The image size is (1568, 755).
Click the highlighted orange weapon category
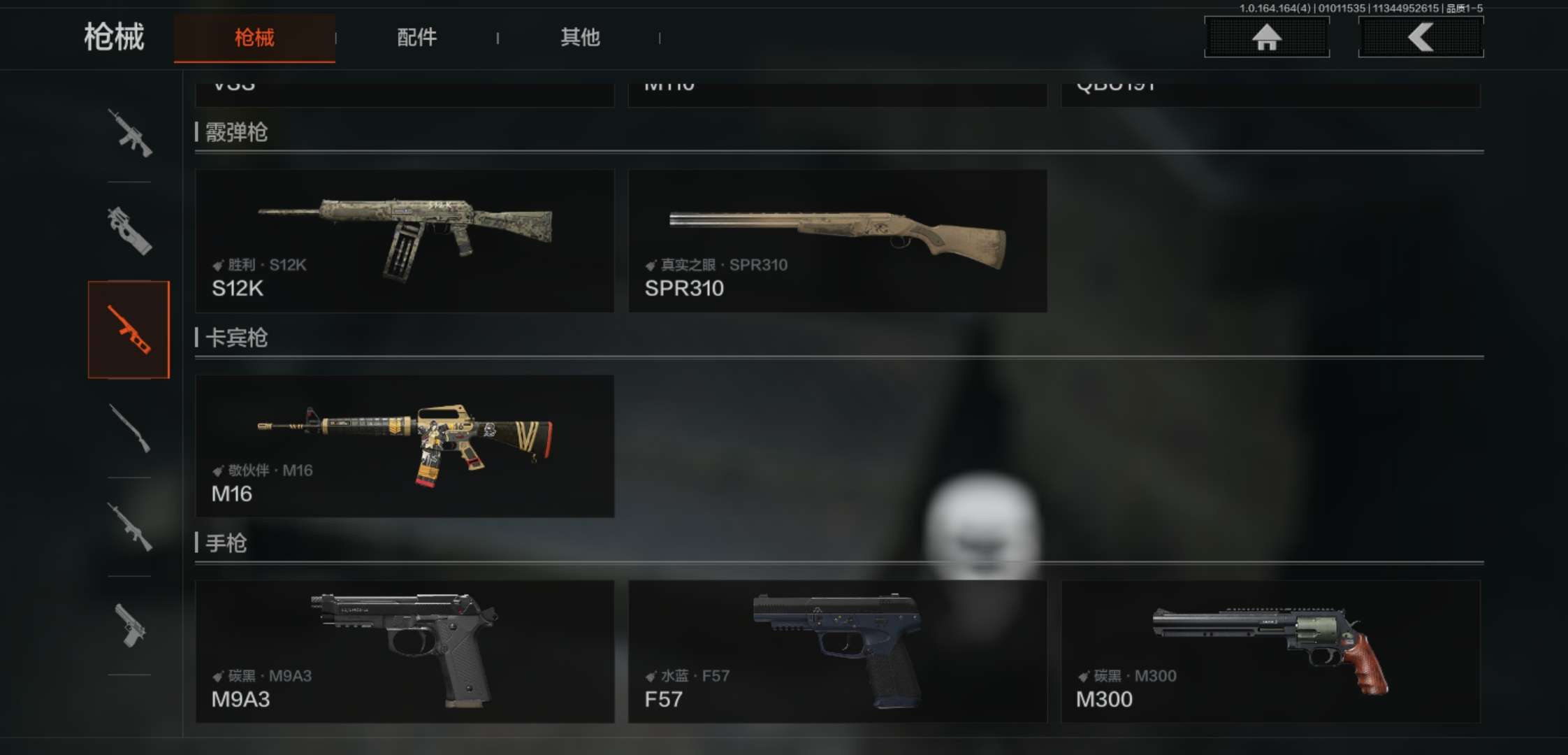click(129, 330)
